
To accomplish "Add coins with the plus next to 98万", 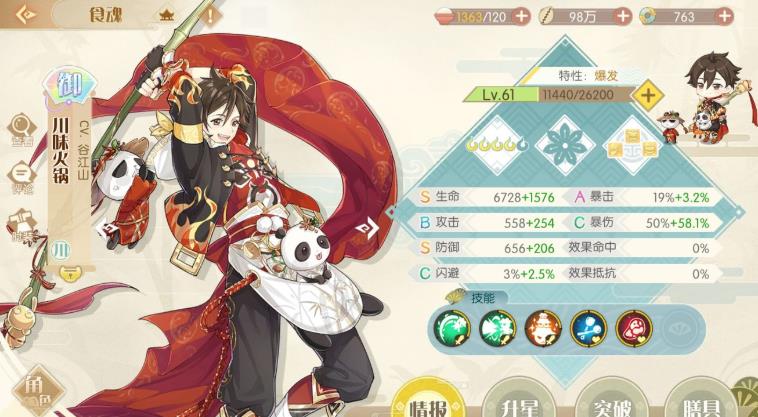I will tap(623, 16).
